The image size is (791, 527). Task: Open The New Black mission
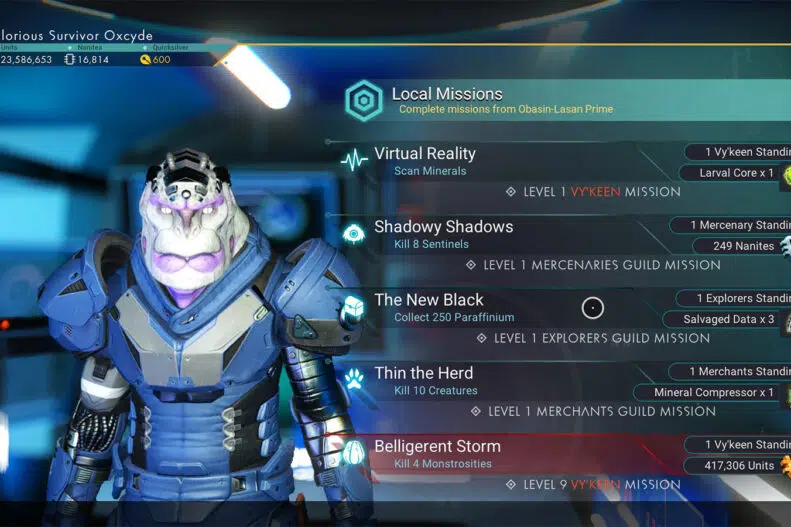[x=428, y=300]
